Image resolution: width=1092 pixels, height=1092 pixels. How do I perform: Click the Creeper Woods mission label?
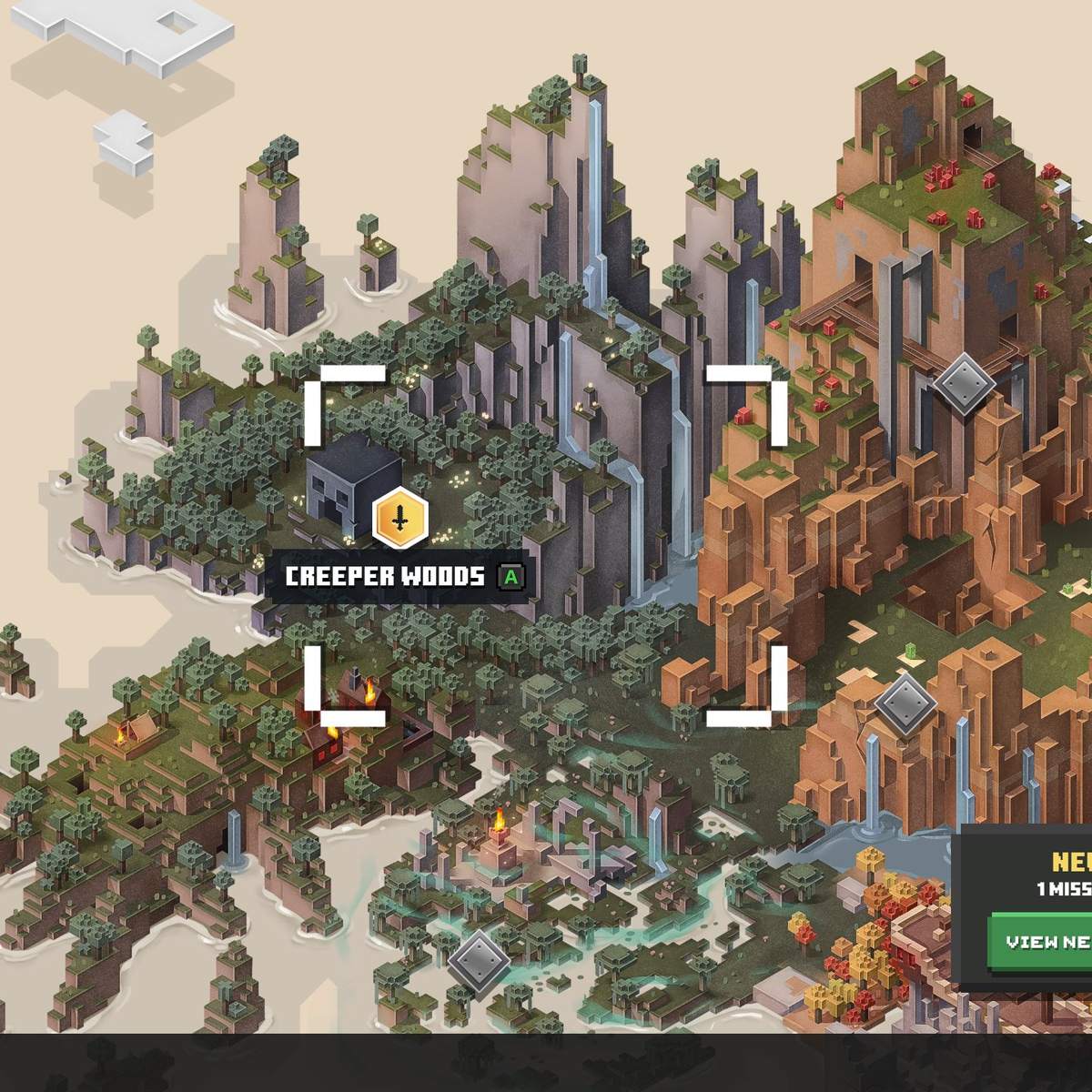386,577
